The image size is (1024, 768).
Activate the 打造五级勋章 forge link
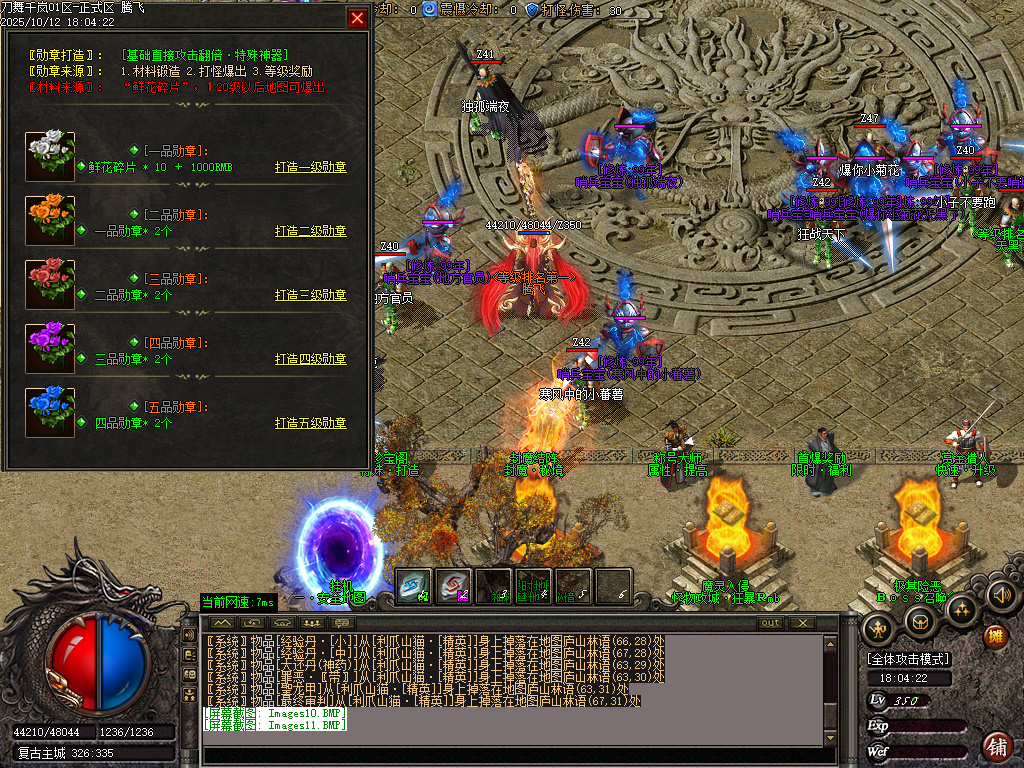coord(310,423)
